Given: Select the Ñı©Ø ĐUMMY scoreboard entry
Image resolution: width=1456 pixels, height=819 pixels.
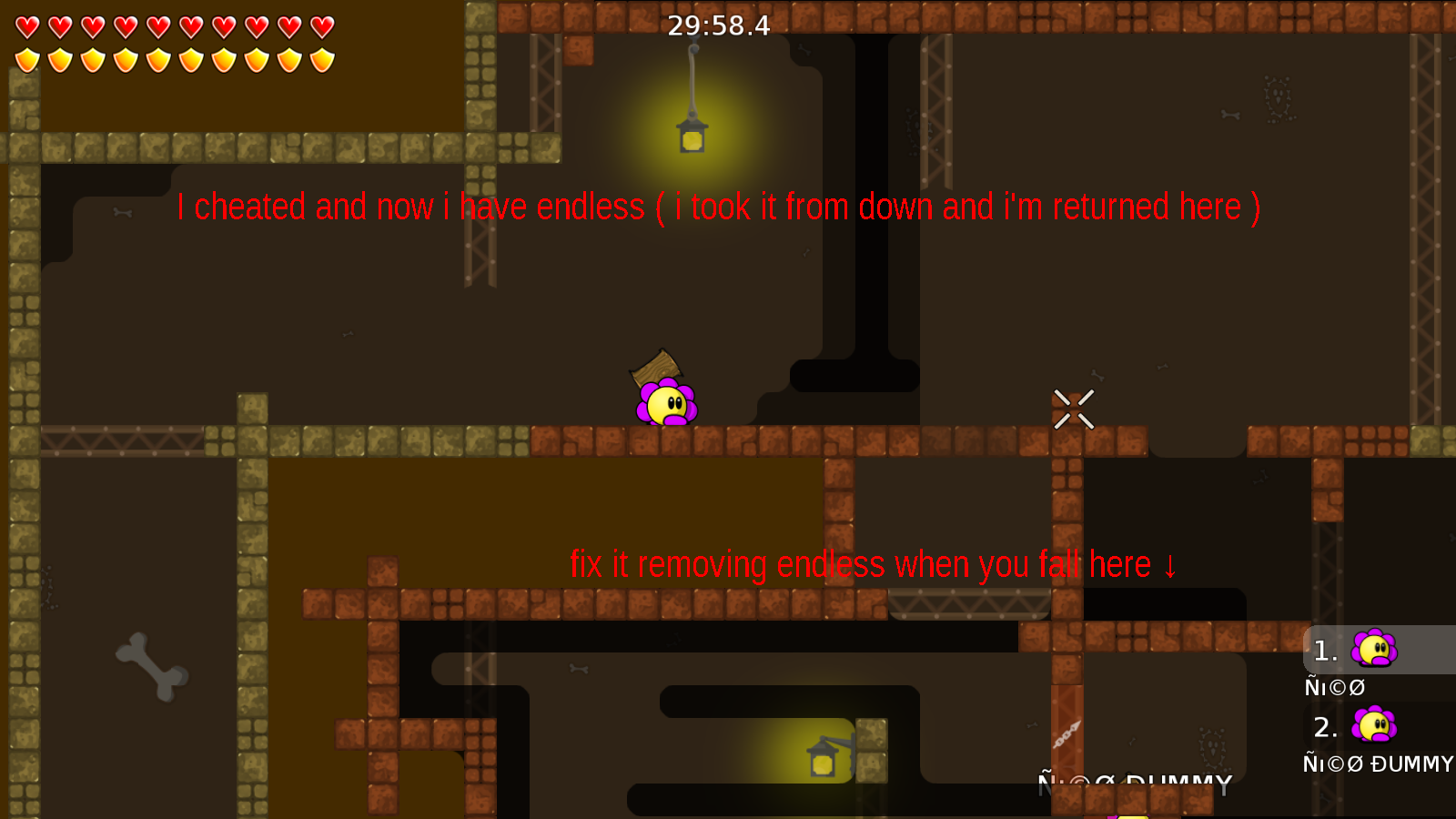Looking at the screenshot, I should [x=1377, y=764].
